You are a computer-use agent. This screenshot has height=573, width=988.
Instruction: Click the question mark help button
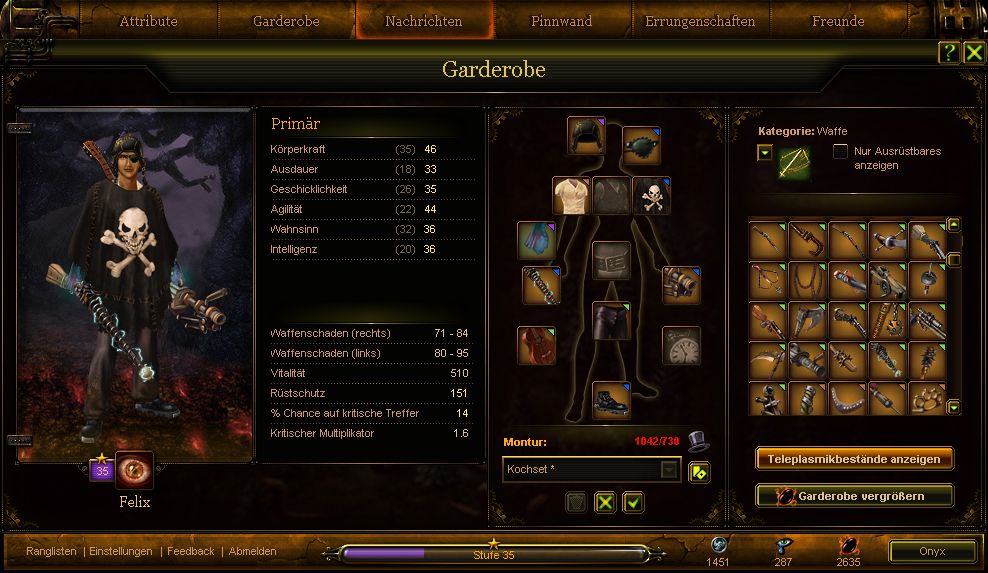click(948, 53)
